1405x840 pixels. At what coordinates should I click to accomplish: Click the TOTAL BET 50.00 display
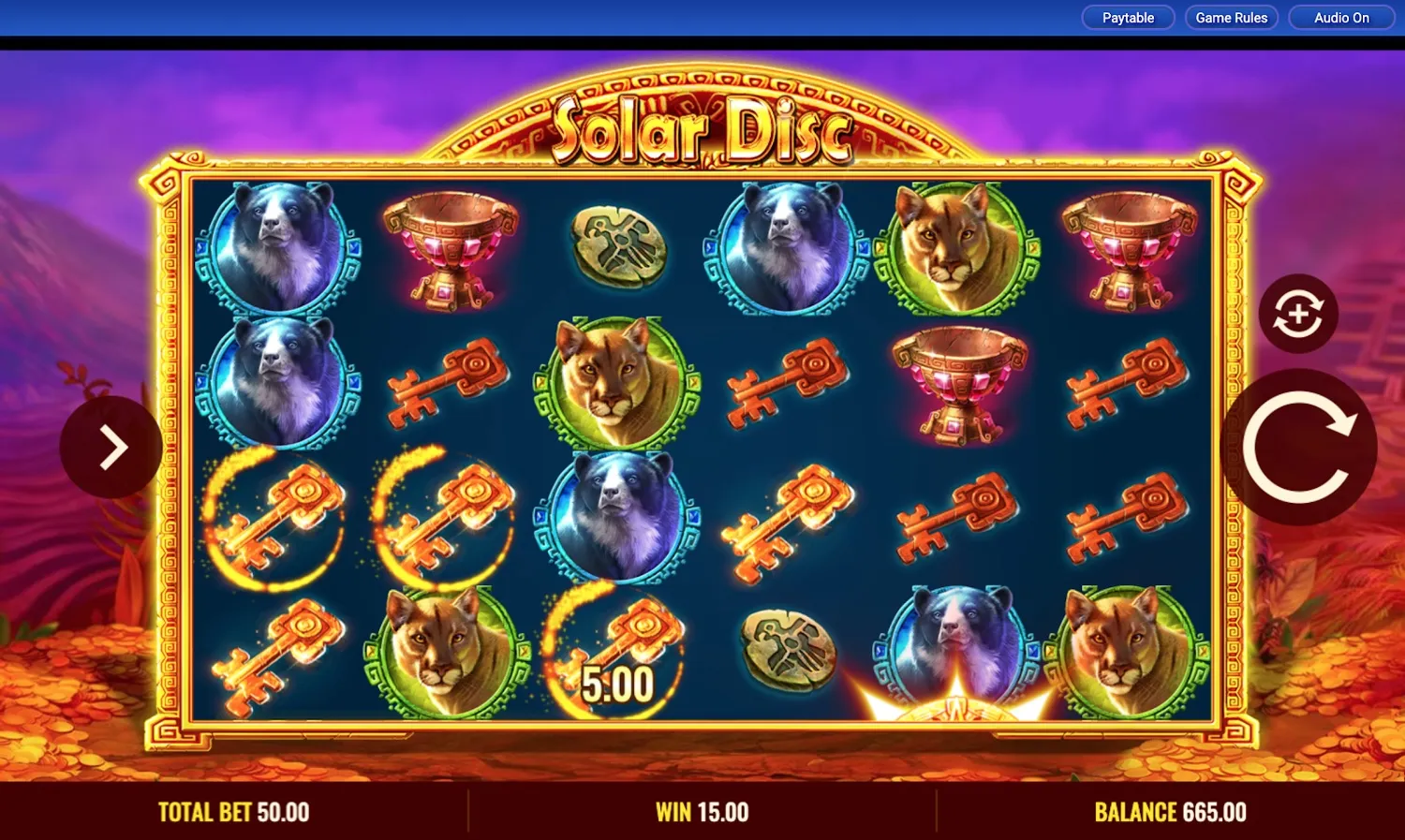pyautogui.click(x=232, y=811)
